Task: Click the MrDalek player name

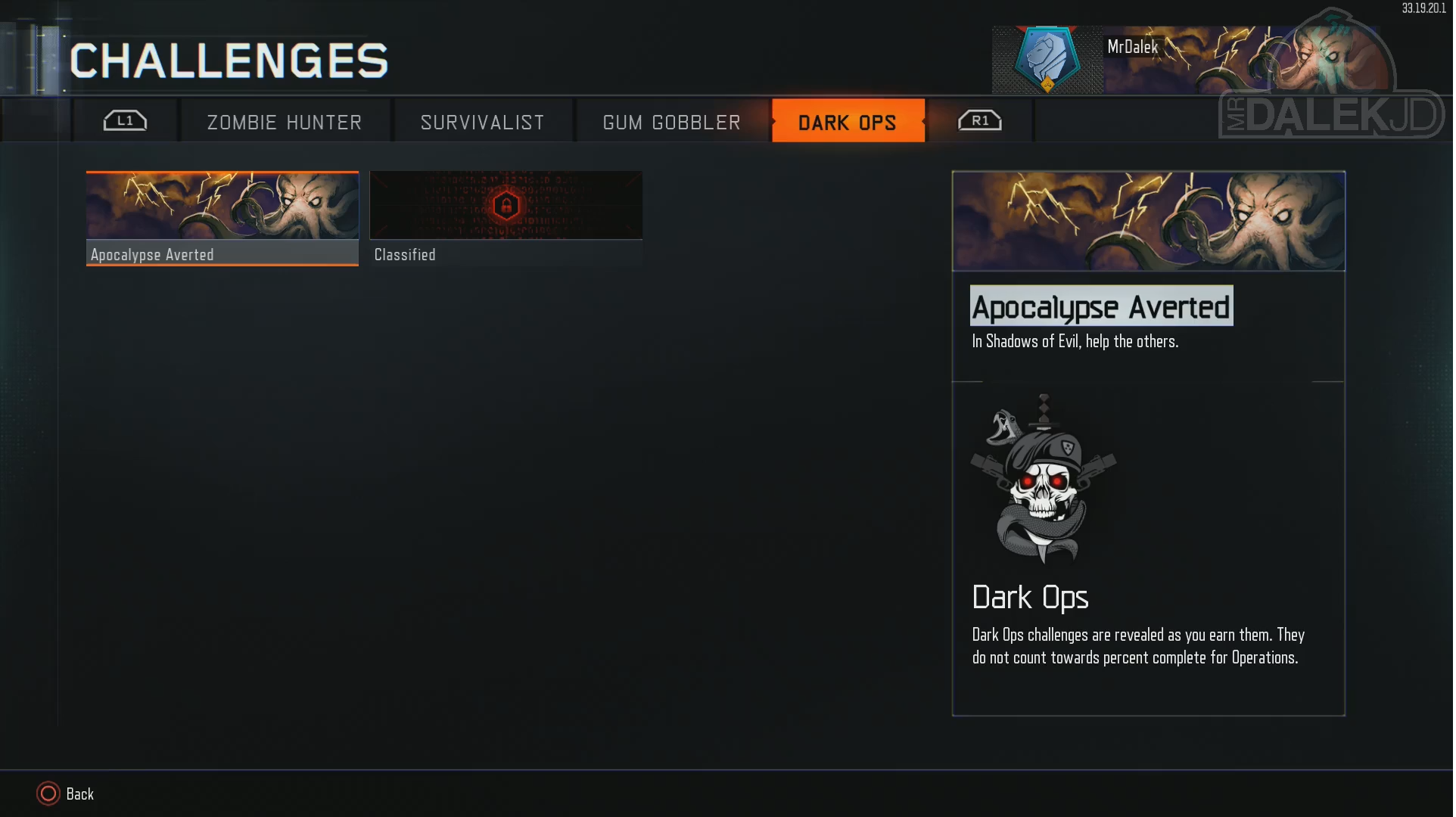Action: 1131,46
